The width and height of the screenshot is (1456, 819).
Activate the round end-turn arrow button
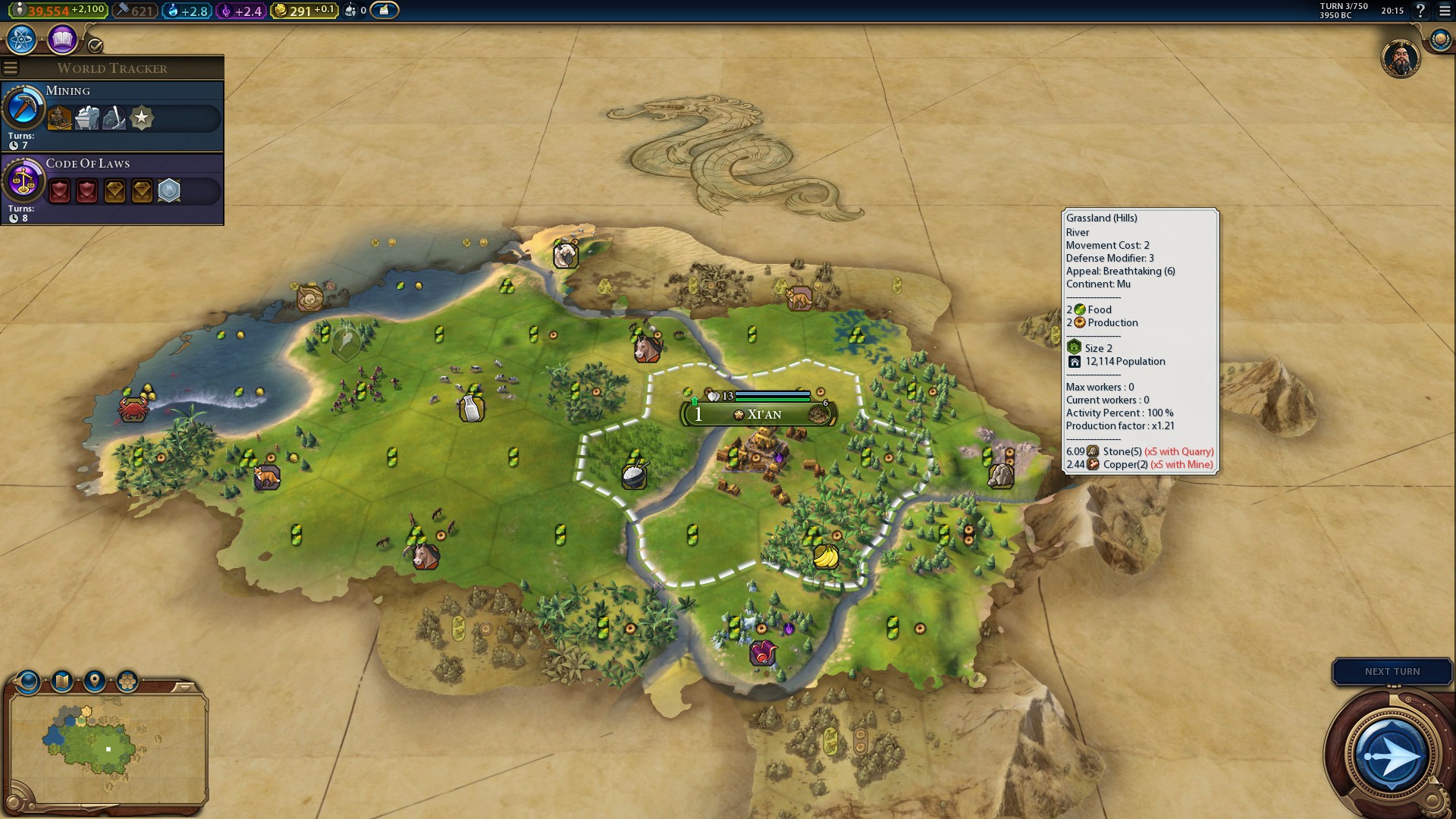pos(1391,756)
